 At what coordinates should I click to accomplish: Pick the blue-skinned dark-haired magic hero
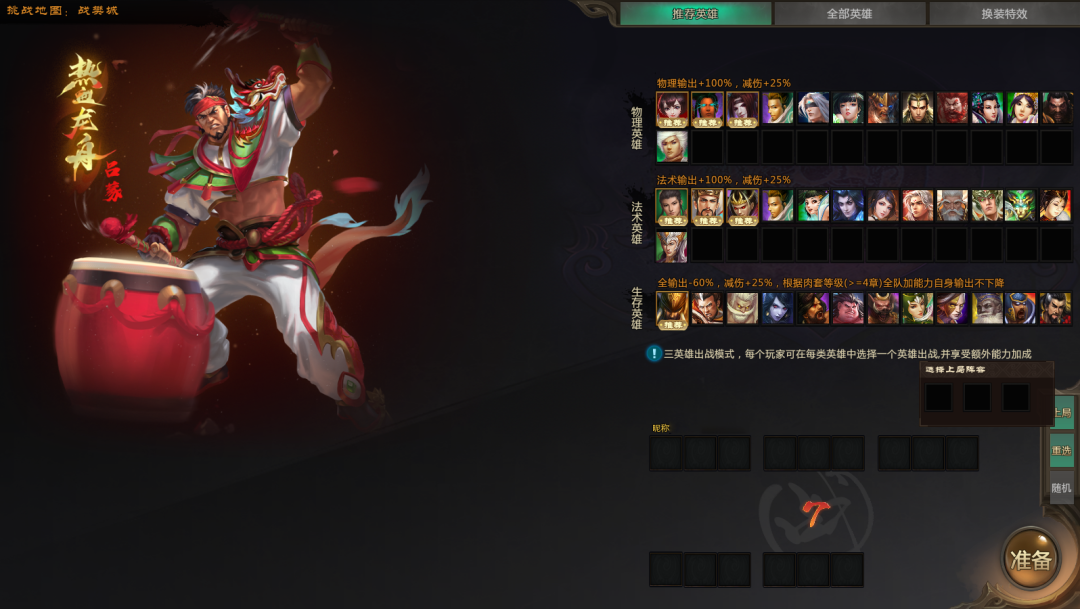(847, 206)
